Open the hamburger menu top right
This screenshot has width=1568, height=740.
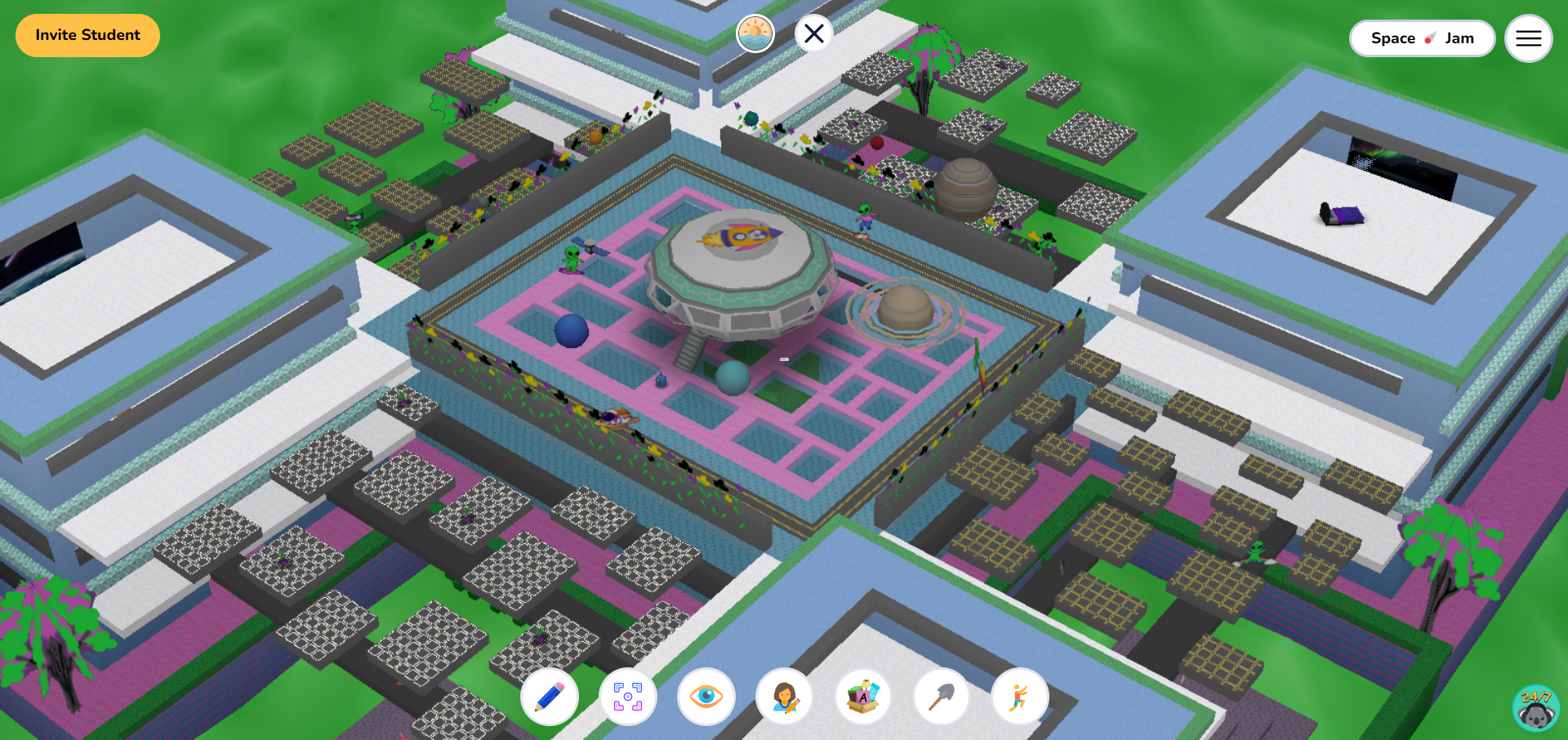[1528, 38]
